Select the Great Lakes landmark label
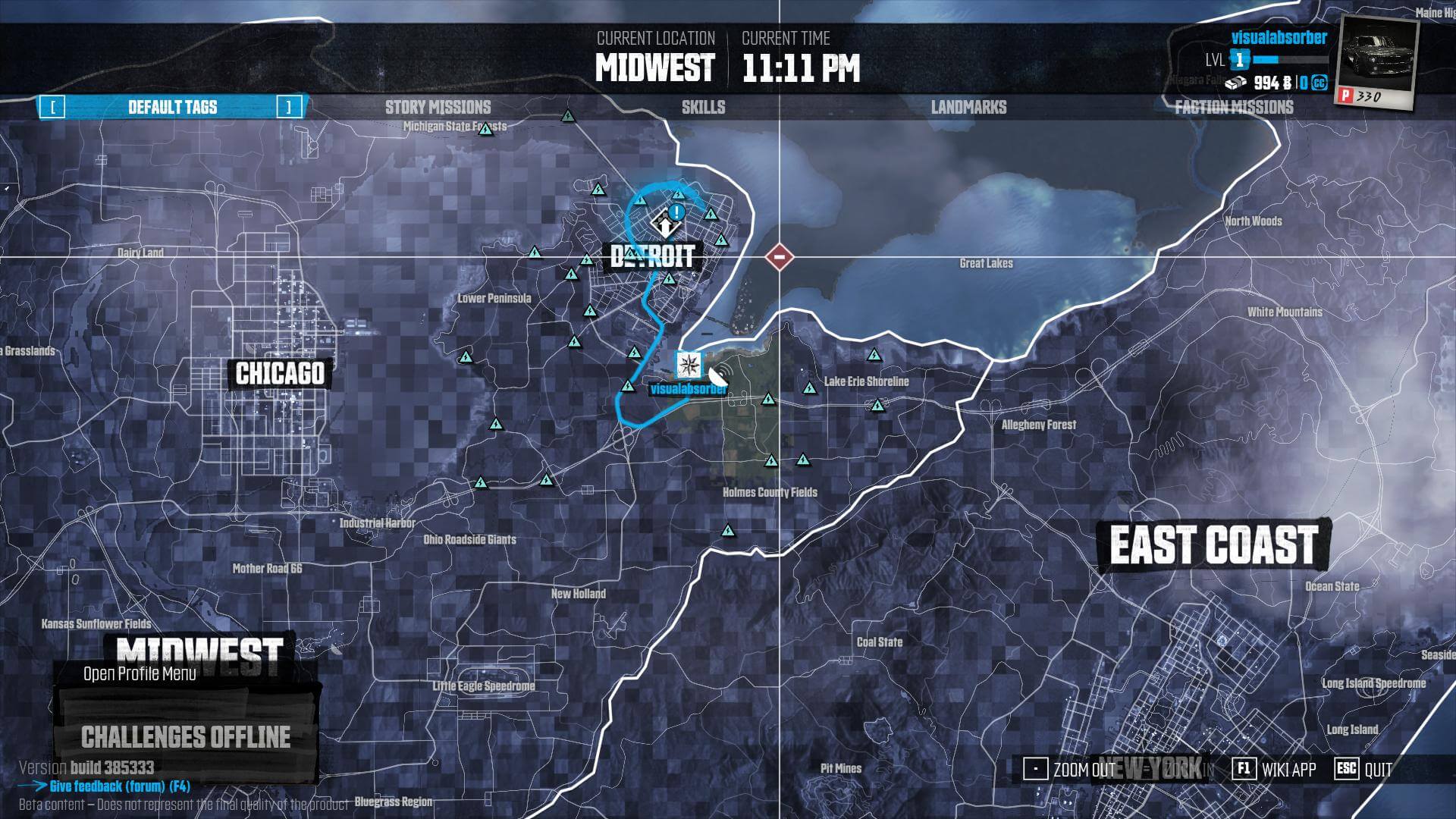The width and height of the screenshot is (1456, 819). pos(986,263)
